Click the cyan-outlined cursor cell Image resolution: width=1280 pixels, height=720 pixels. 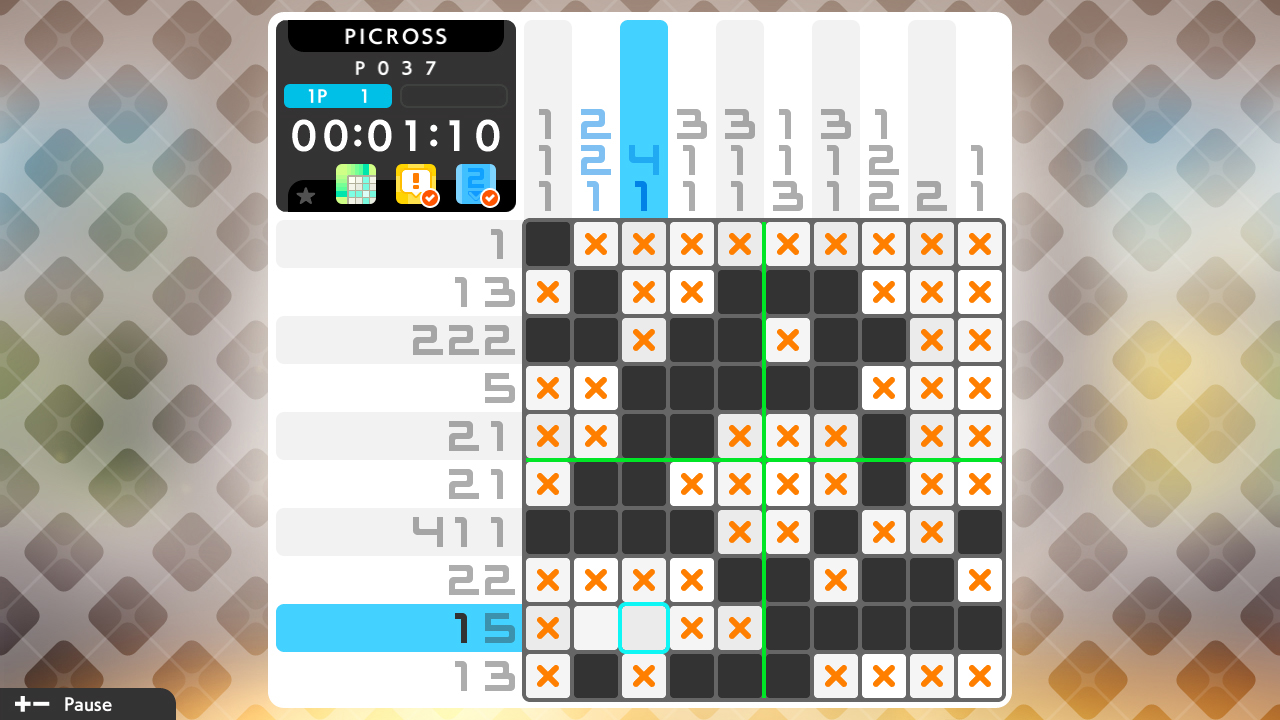643,628
